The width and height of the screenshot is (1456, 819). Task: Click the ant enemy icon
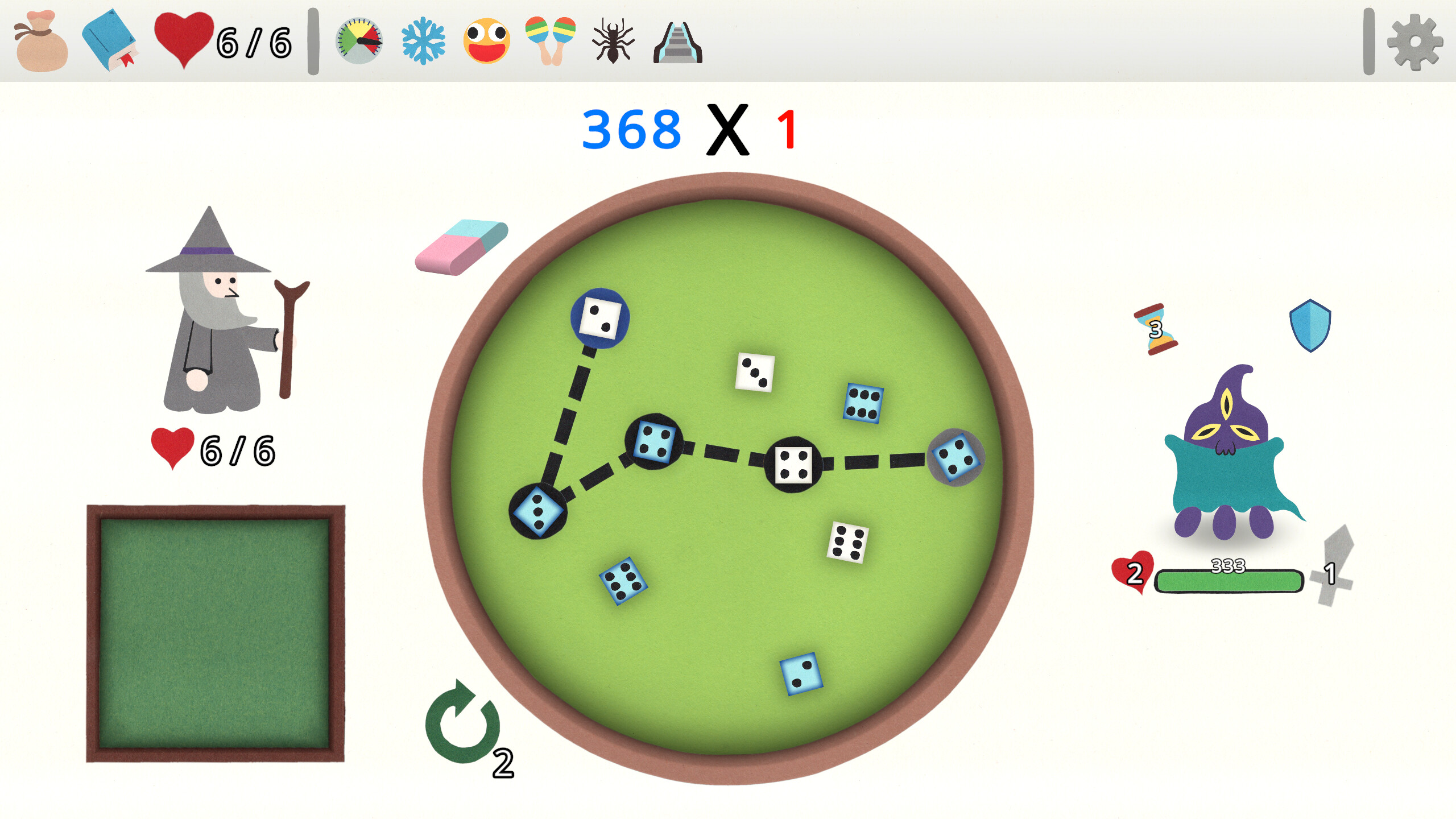coord(613,41)
